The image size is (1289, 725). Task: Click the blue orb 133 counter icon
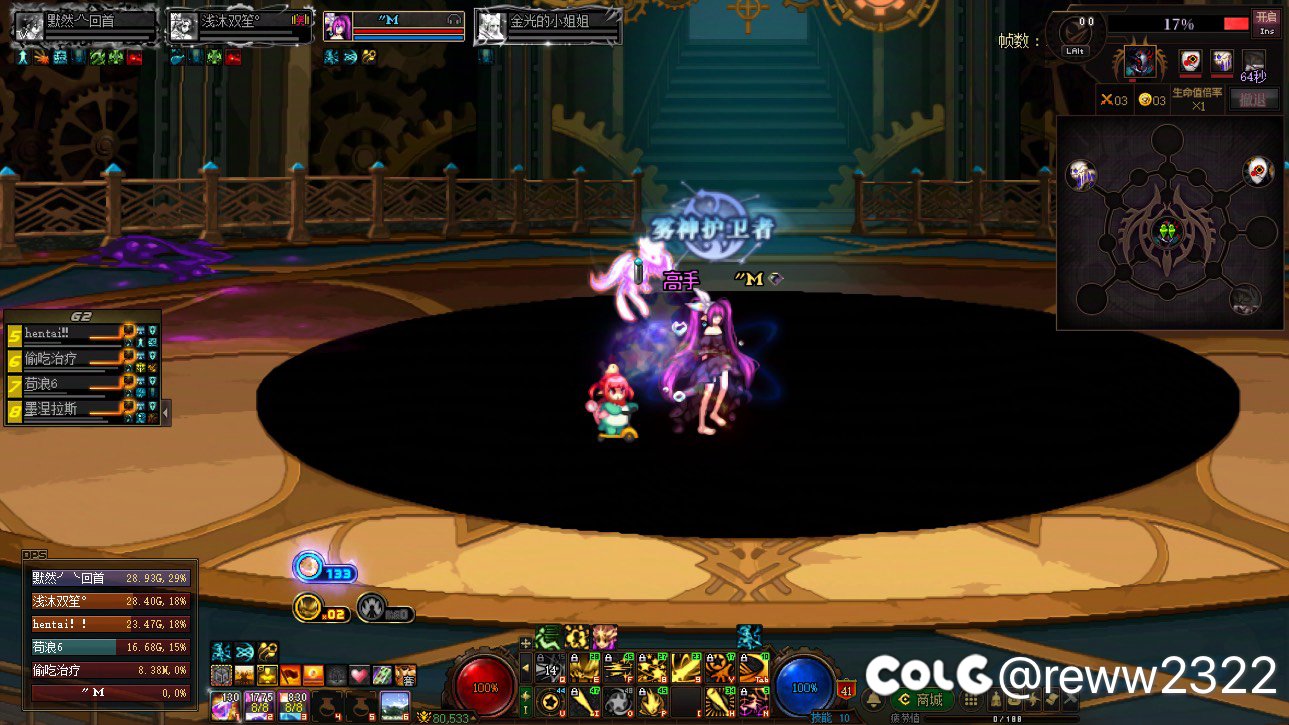click(x=309, y=567)
